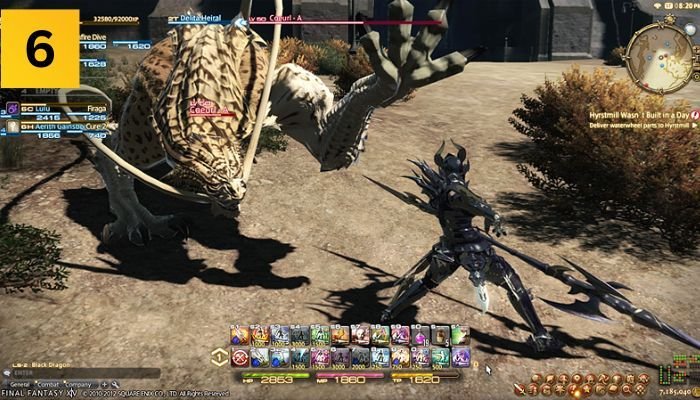Open the Company chat tab

pyautogui.click(x=77, y=384)
